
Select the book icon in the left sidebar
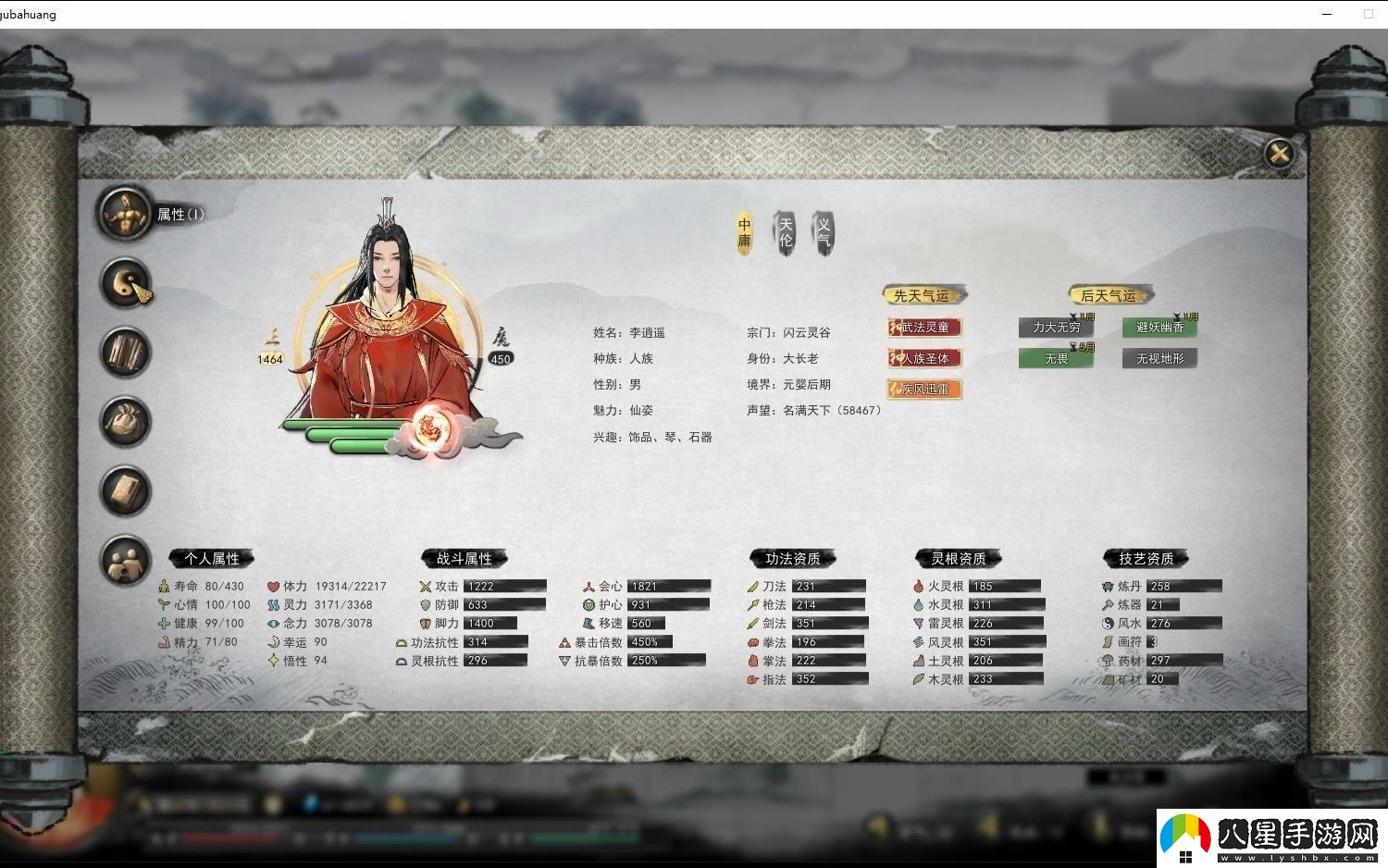point(125,491)
